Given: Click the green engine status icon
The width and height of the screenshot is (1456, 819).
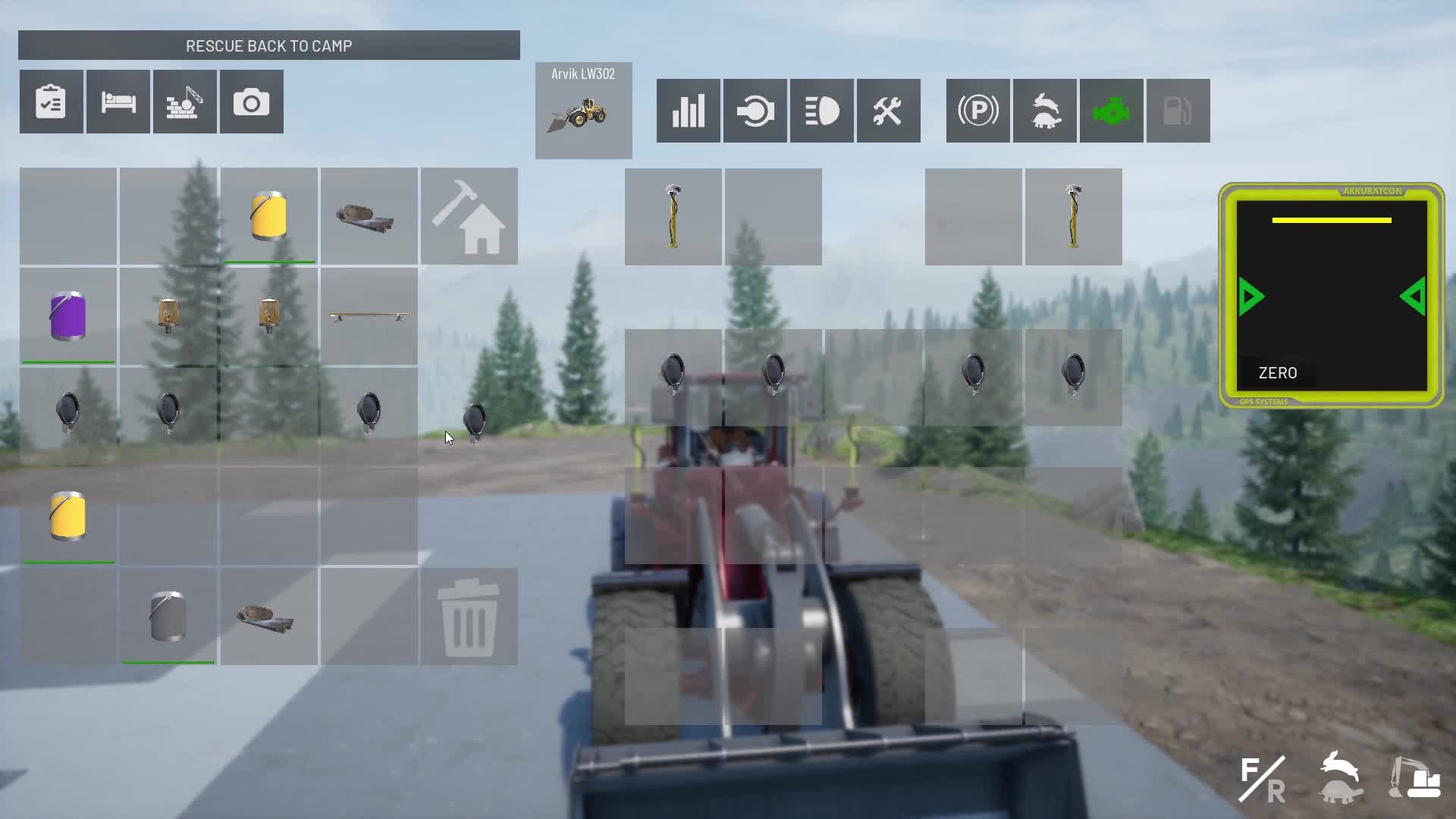Looking at the screenshot, I should tap(1111, 111).
